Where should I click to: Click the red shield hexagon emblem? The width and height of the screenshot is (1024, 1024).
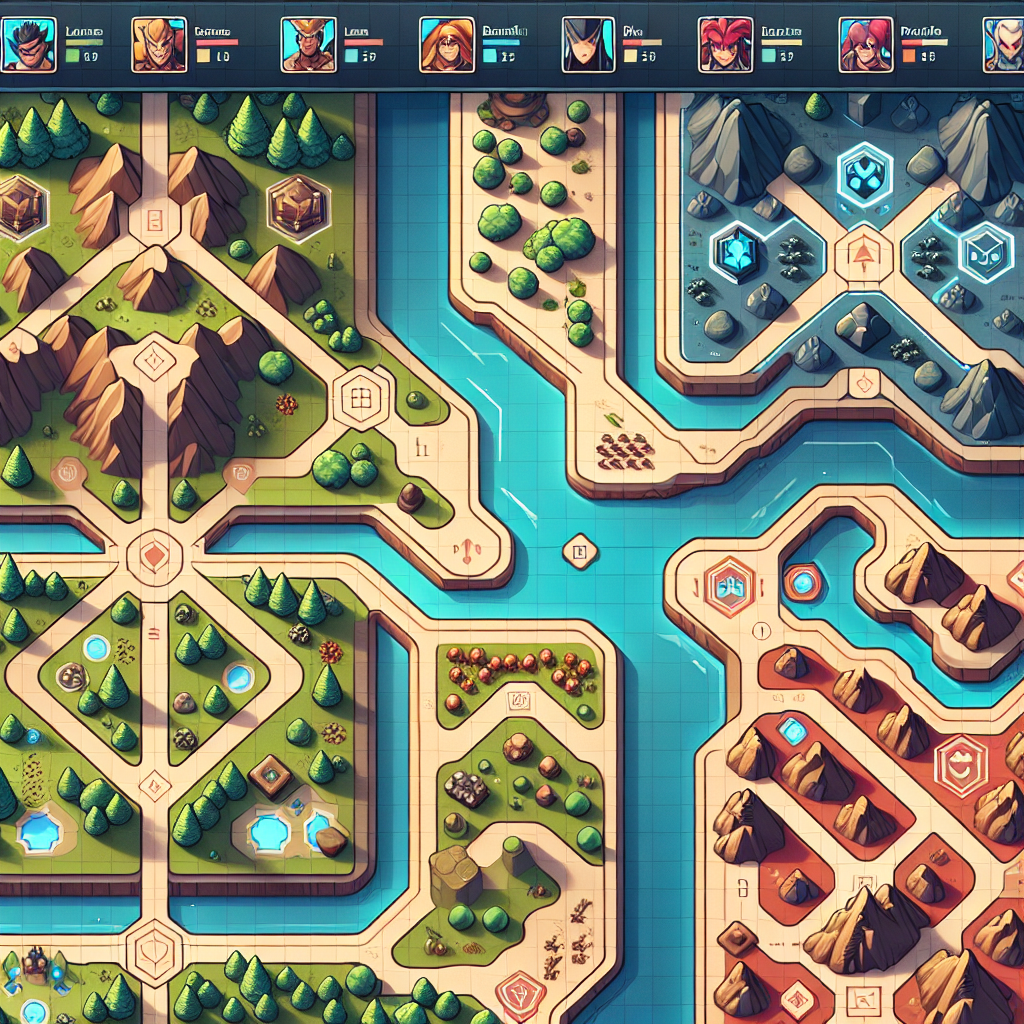959,766
